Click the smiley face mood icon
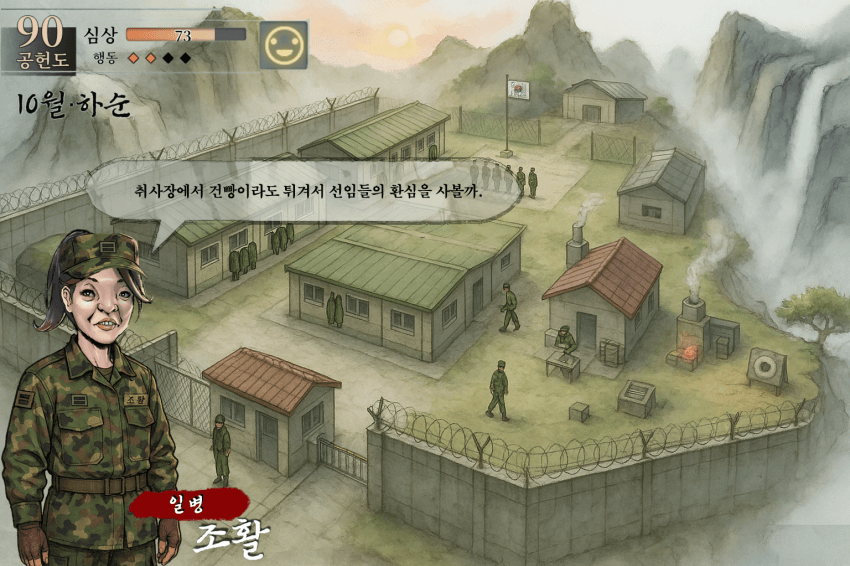The width and height of the screenshot is (850, 566). coord(283,45)
